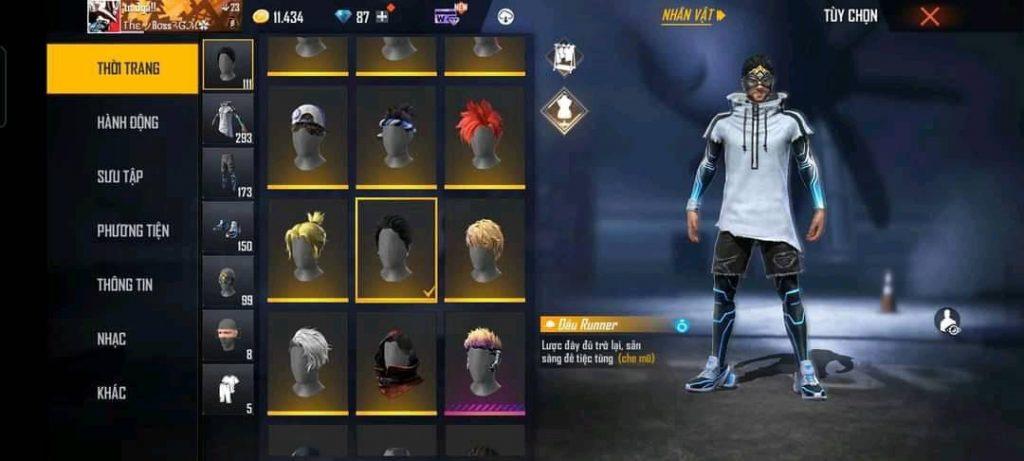Select the white cap head item
Screen dimensions: 1024x461
point(308,137)
